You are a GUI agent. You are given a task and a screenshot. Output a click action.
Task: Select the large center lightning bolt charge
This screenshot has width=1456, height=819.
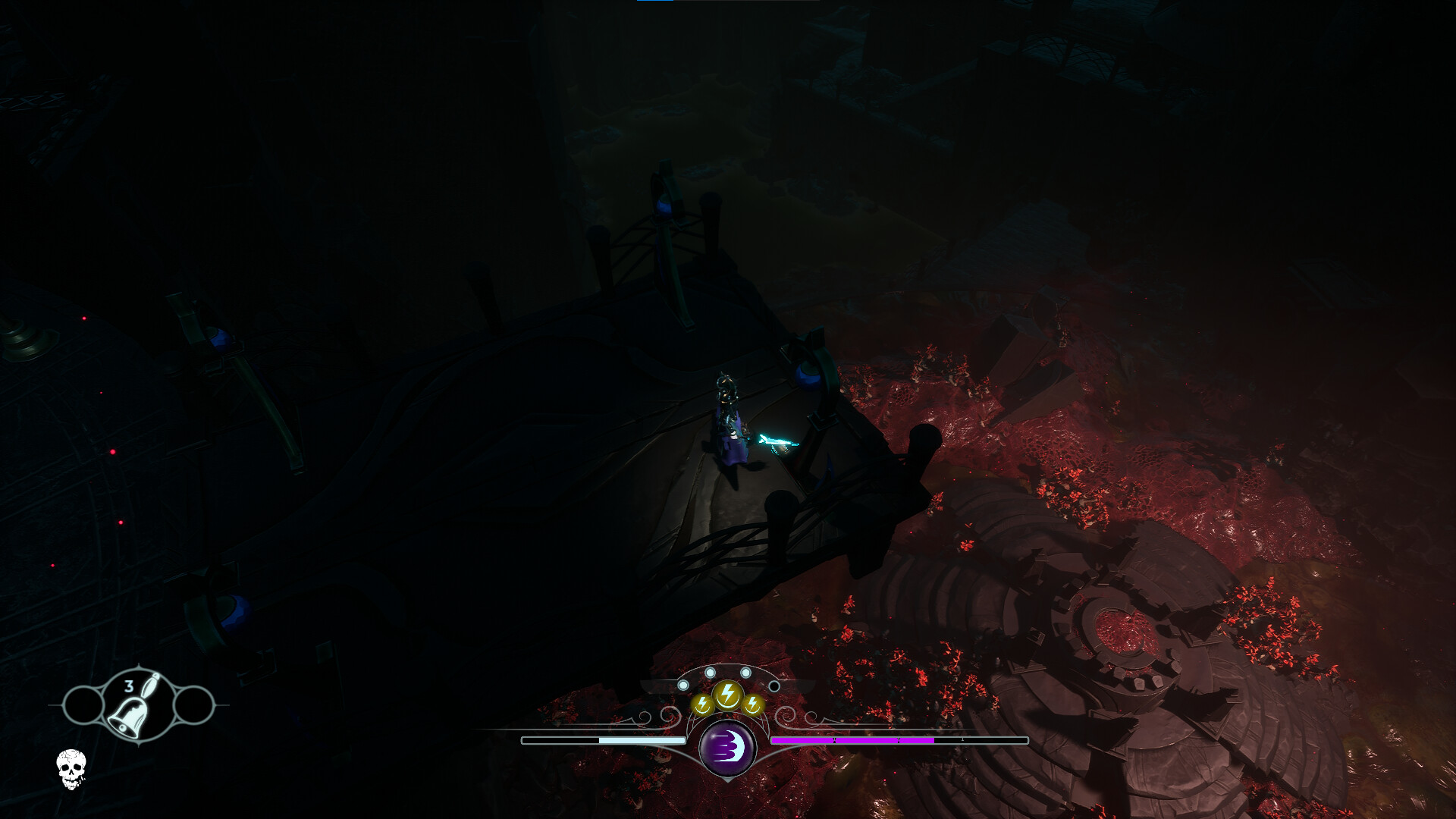coord(727,694)
